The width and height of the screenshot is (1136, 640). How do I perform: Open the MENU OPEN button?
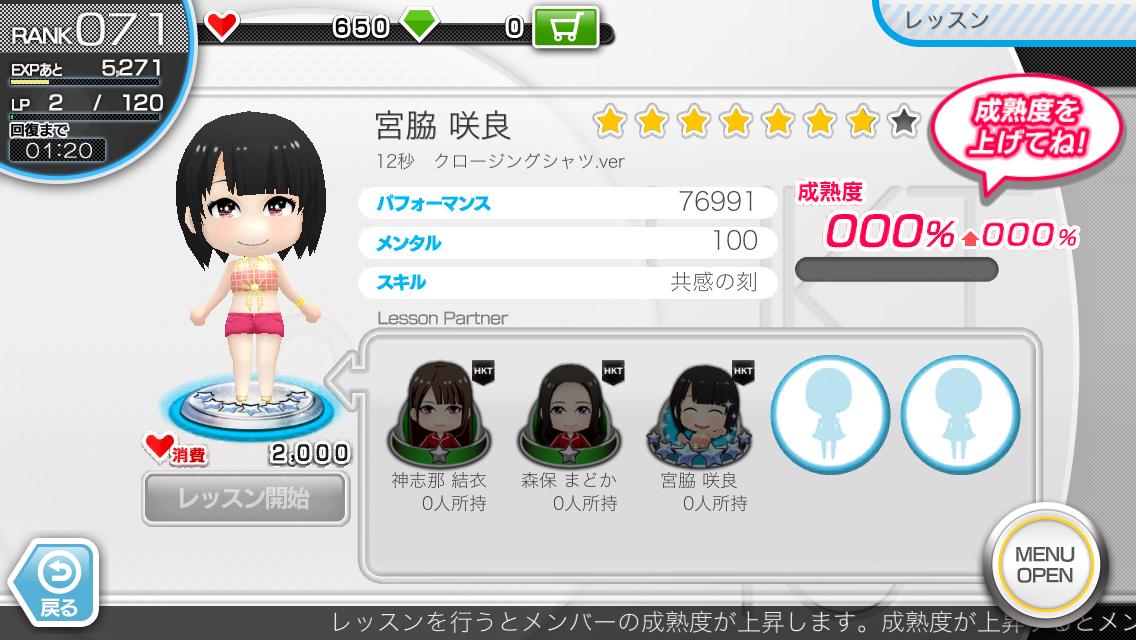click(1044, 565)
